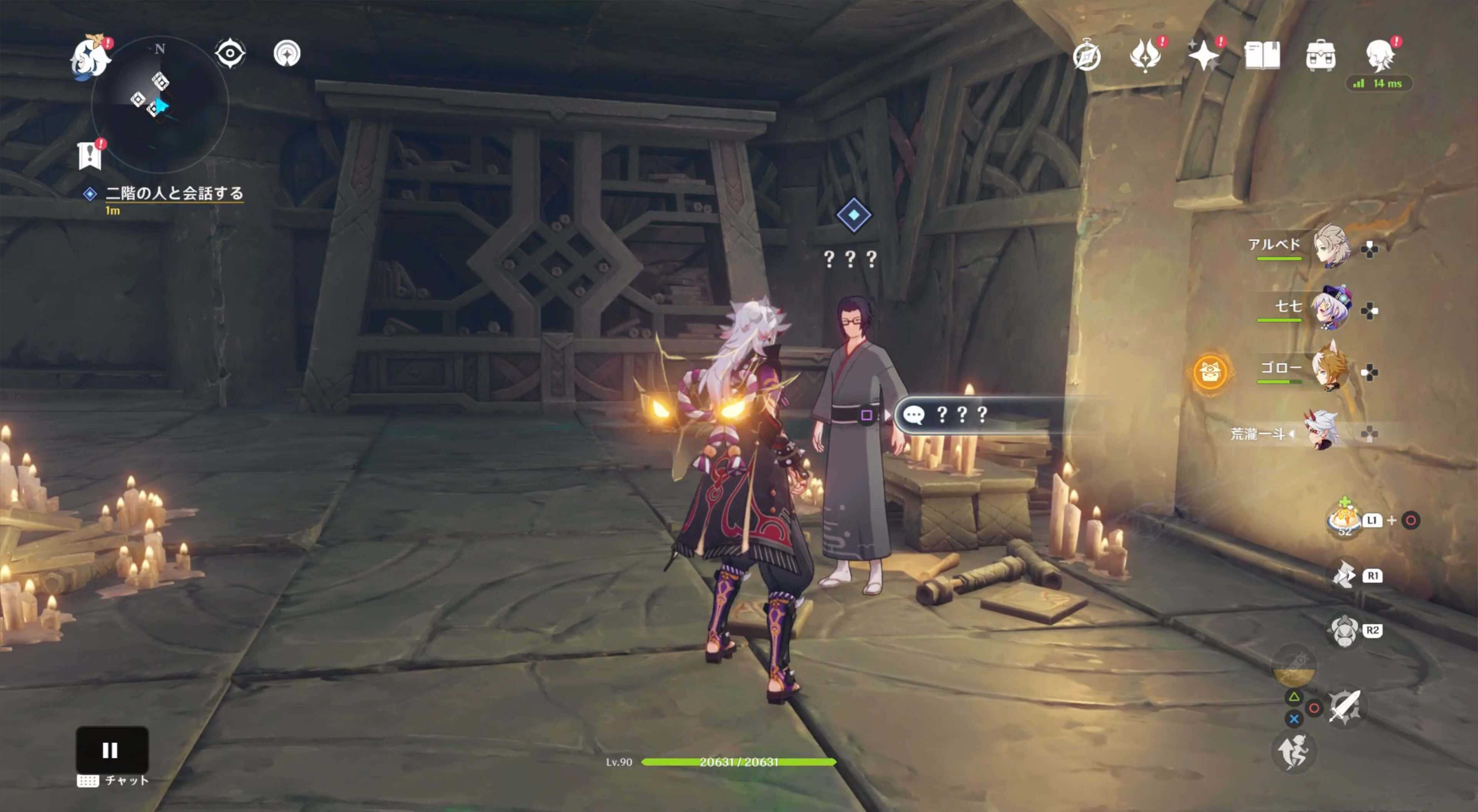Screen dimensions: 1478x812
Task: Open the circular minimap
Action: pyautogui.click(x=160, y=104)
